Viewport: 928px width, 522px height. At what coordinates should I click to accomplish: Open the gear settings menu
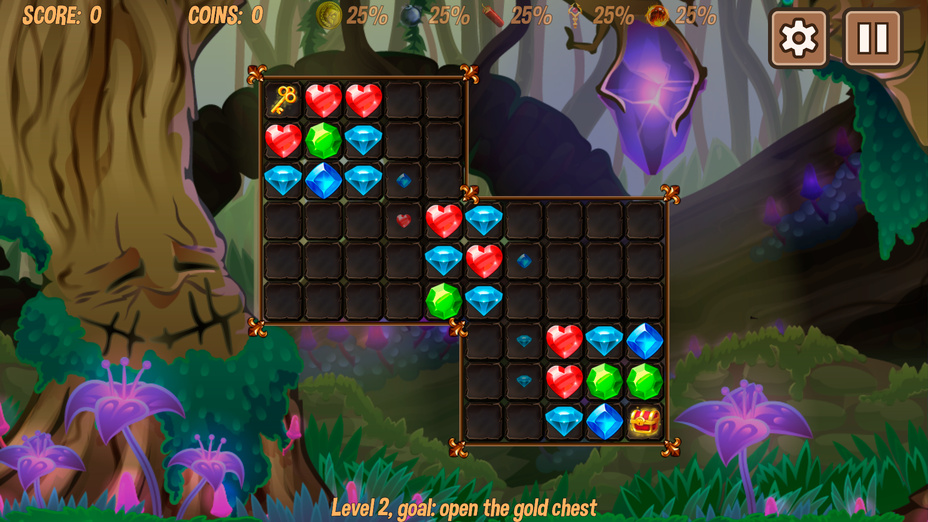798,39
